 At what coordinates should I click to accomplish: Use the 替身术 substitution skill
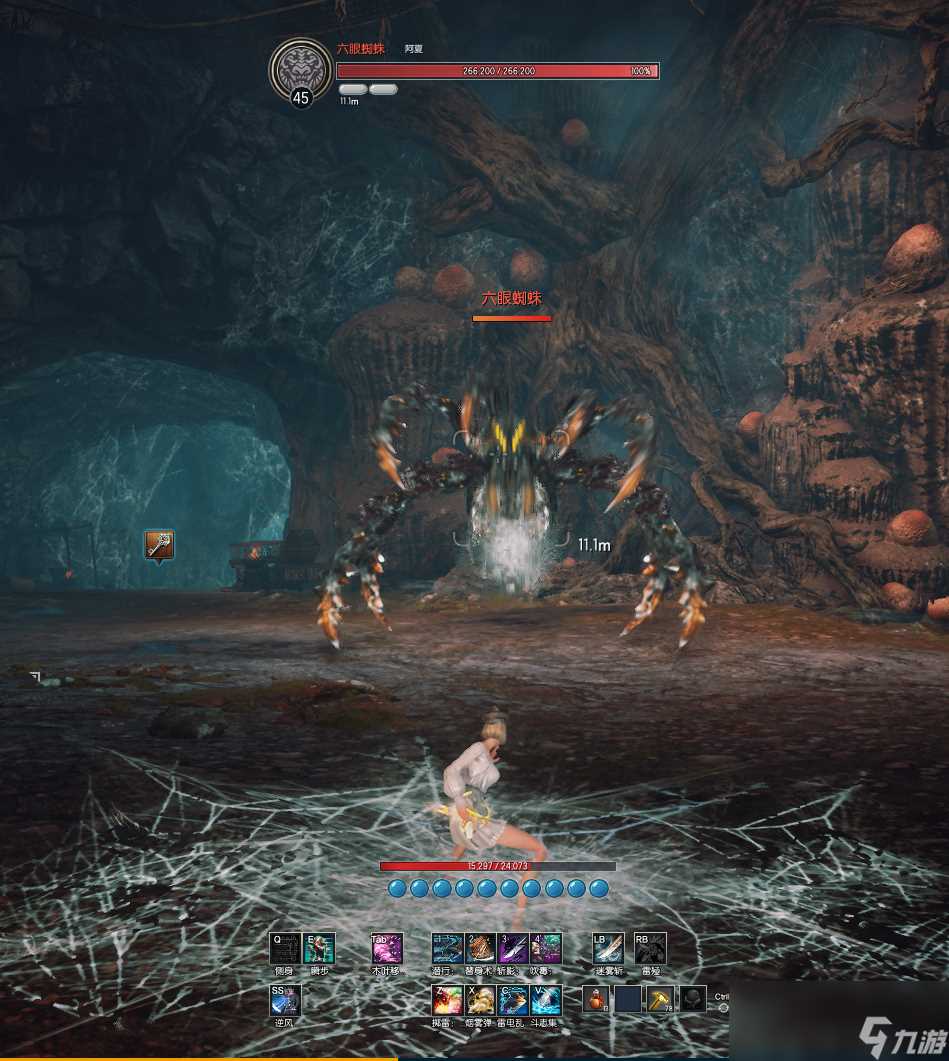click(x=481, y=948)
